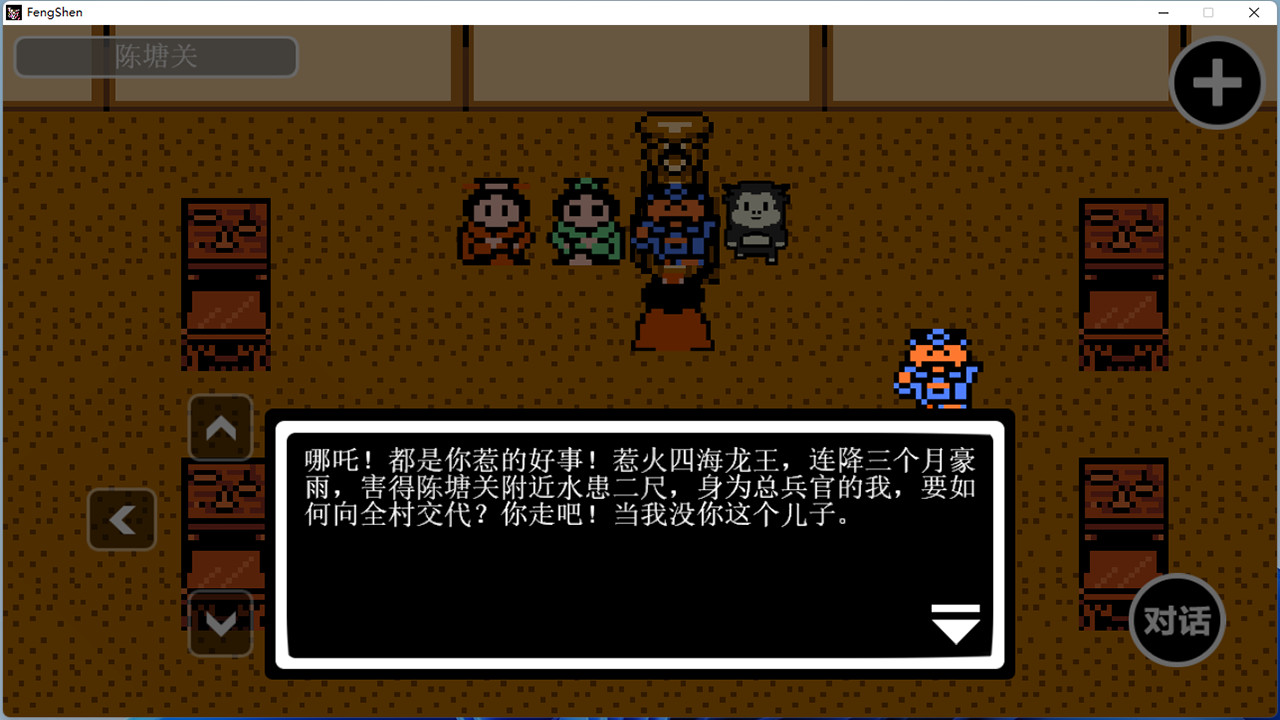The height and width of the screenshot is (720, 1280).
Task: Select the 对话 dialogue action button
Action: pos(1176,620)
